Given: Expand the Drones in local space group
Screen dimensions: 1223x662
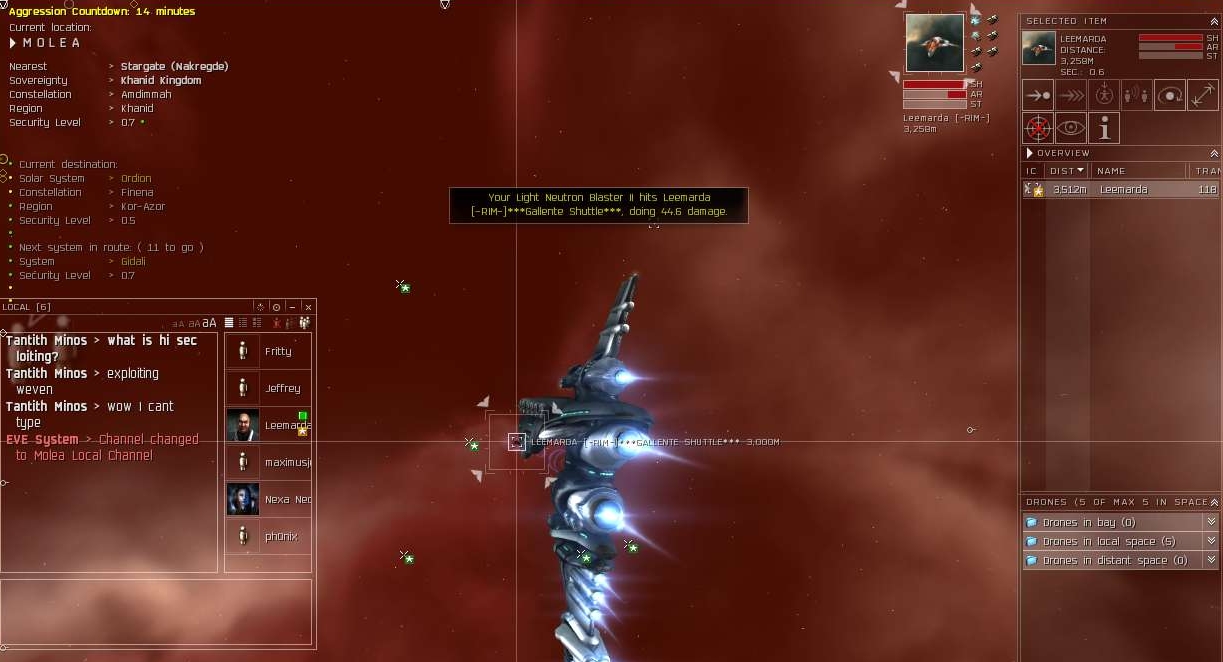Looking at the screenshot, I should click(1211, 541).
